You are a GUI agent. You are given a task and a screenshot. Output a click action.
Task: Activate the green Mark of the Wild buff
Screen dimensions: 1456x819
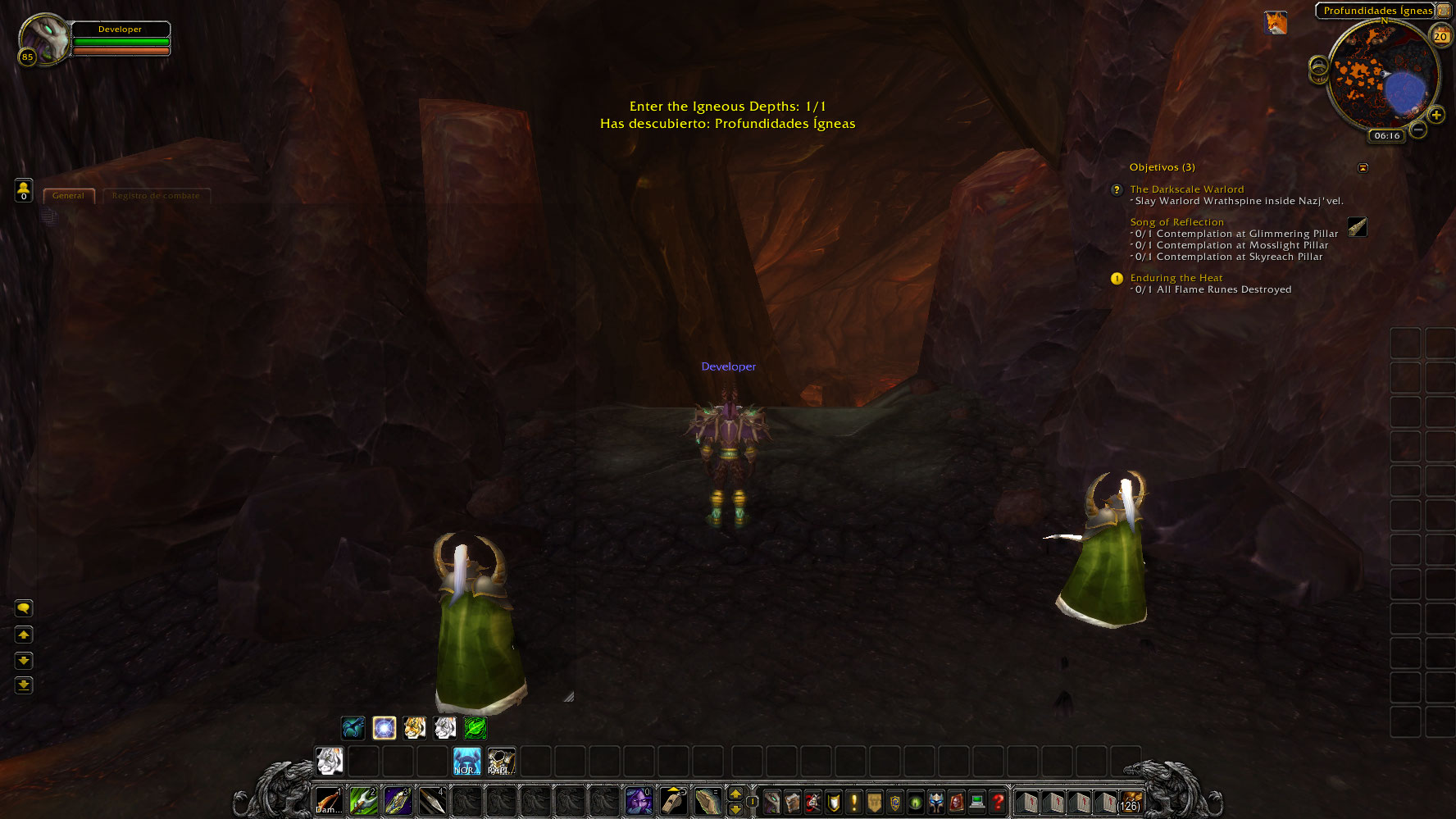click(475, 728)
